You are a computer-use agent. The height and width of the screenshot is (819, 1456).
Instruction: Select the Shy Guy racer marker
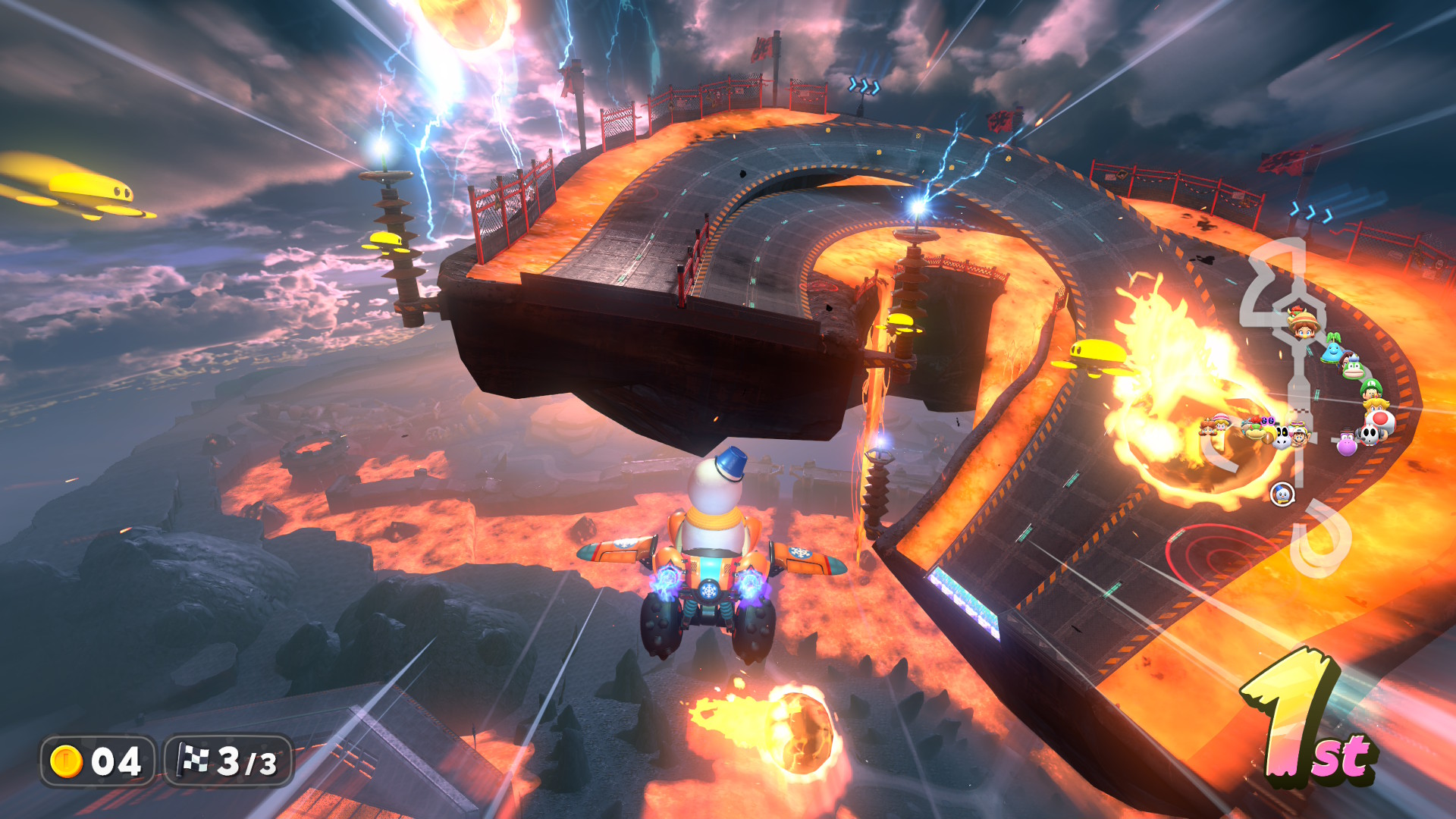pyautogui.click(x=1369, y=434)
